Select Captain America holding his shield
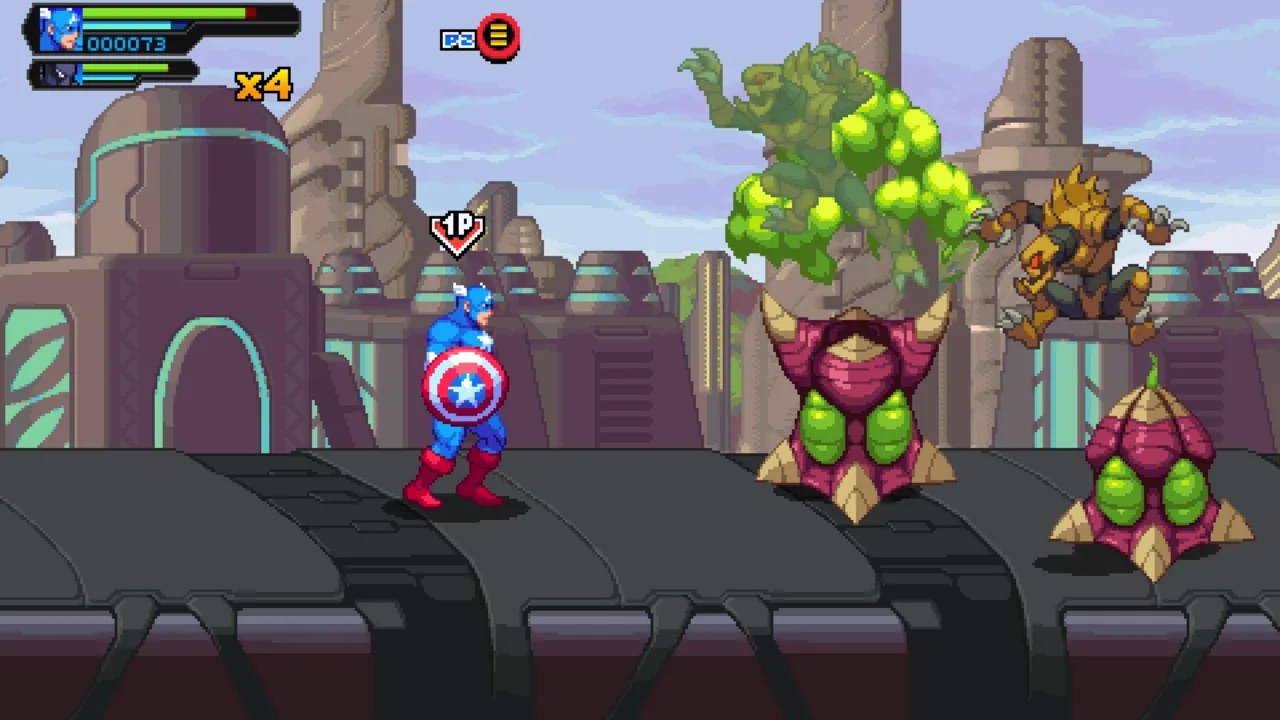 point(460,390)
